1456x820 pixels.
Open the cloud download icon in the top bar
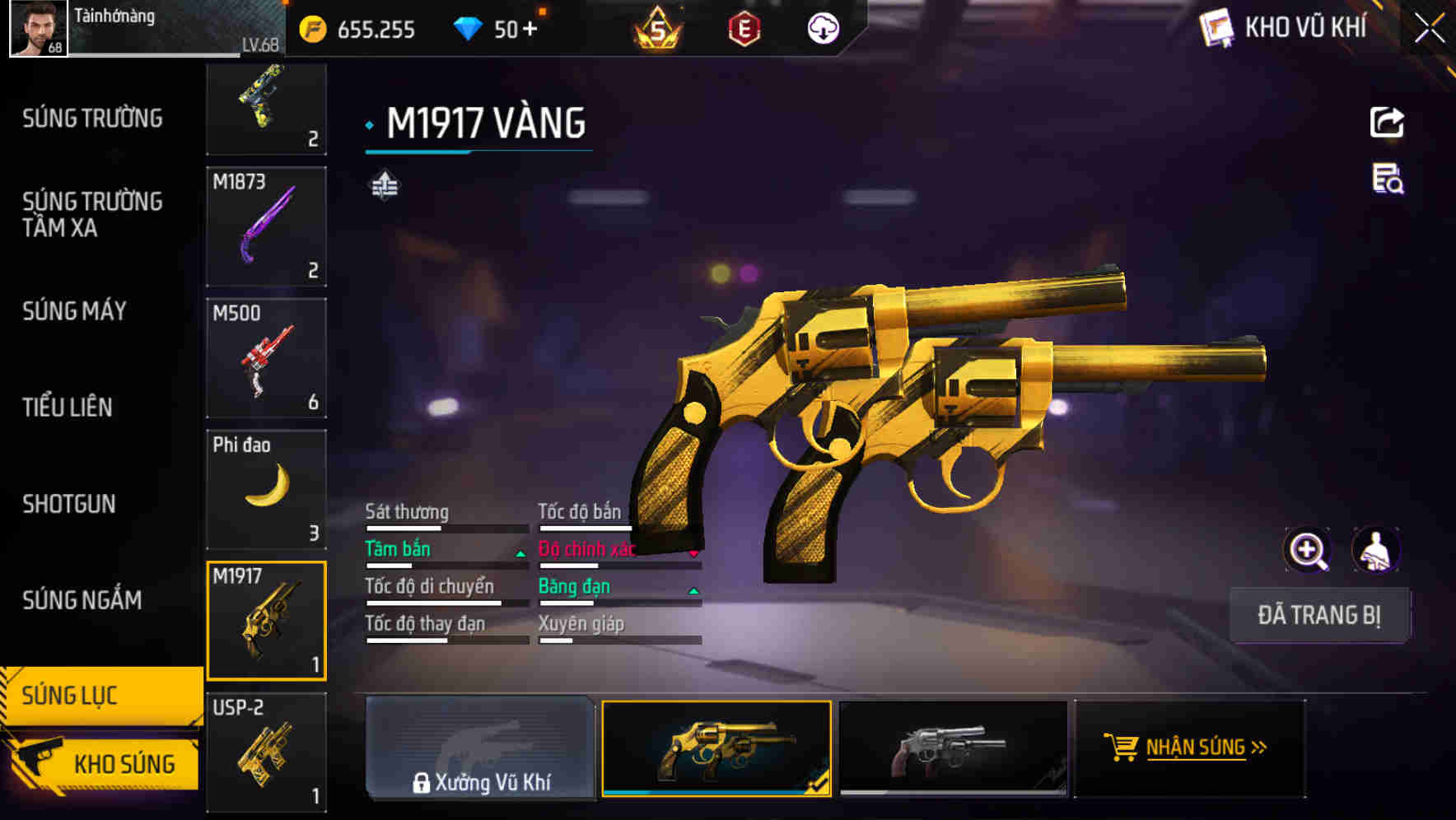pos(823,27)
